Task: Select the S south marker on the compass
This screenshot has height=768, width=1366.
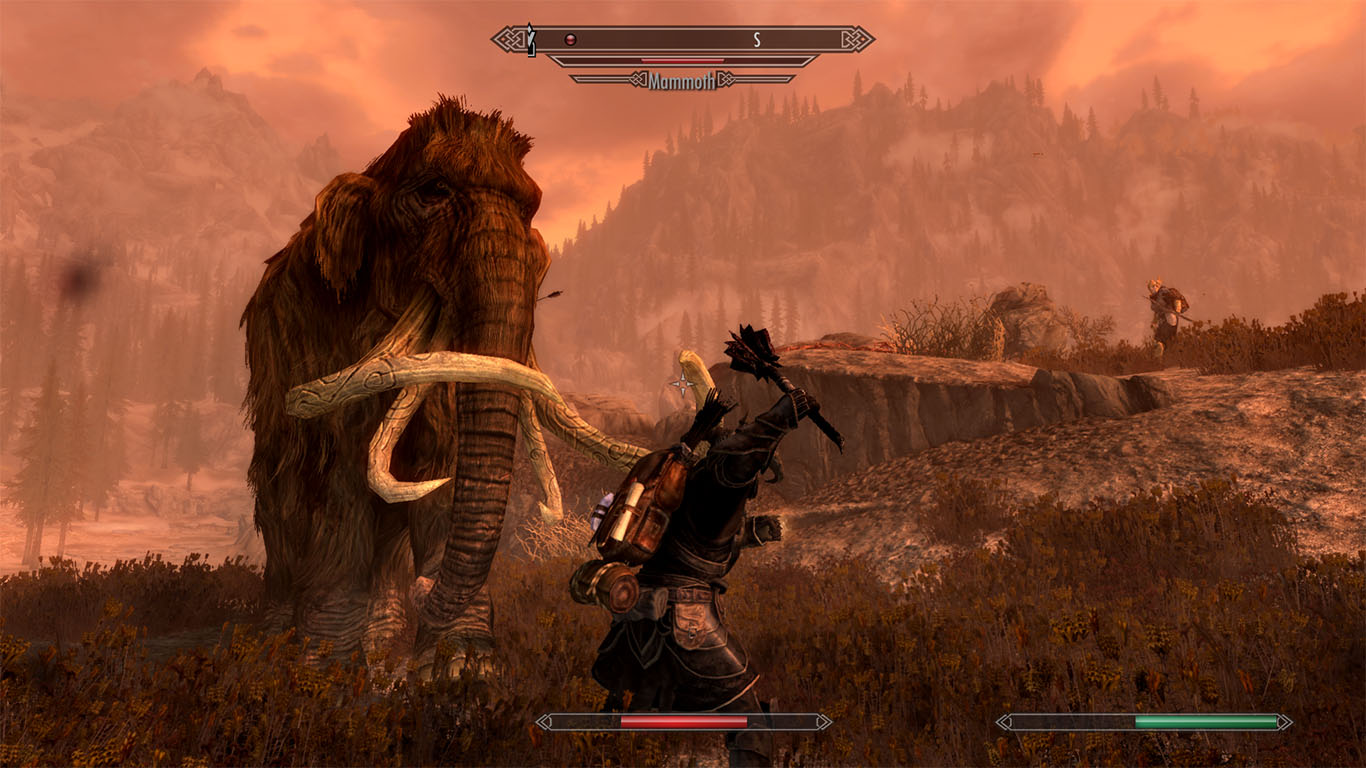Action: (x=755, y=38)
